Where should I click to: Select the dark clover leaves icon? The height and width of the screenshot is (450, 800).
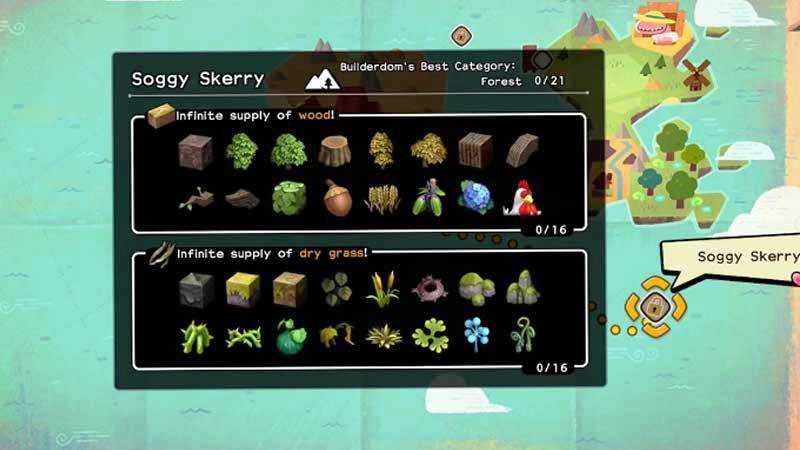[x=337, y=289]
